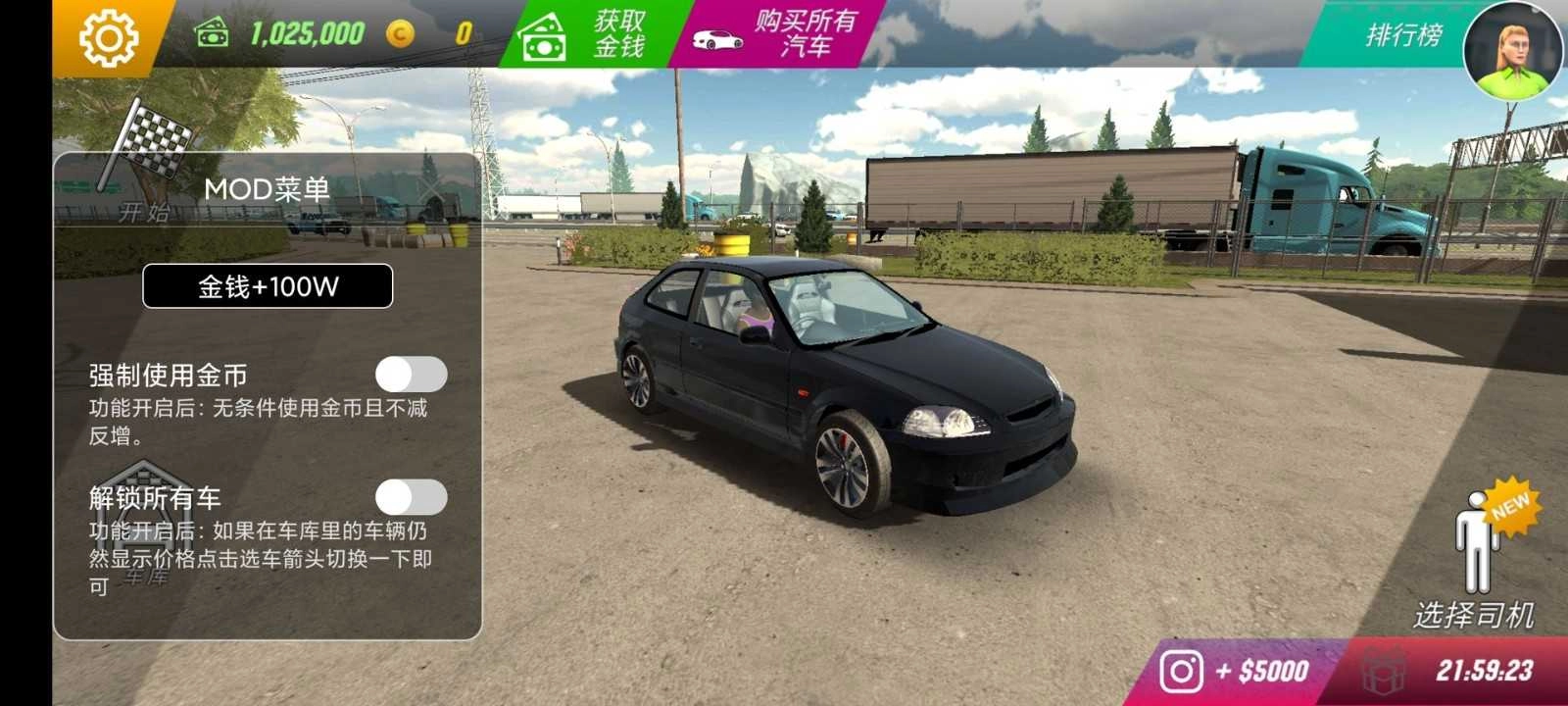Open the settings gear icon
Screen dimensions: 1568x706
tap(111, 37)
